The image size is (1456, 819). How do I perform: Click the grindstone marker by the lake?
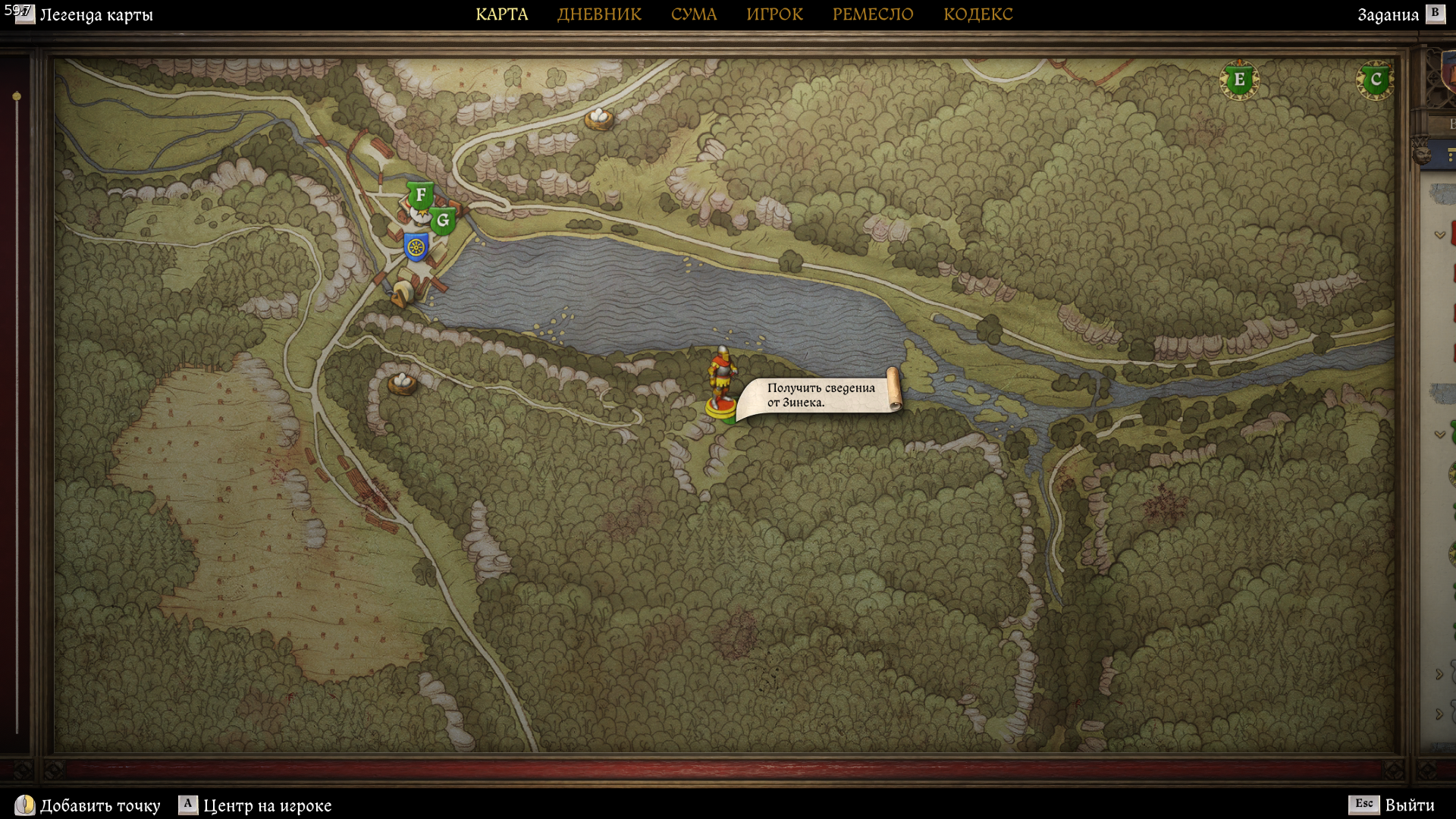(x=402, y=293)
